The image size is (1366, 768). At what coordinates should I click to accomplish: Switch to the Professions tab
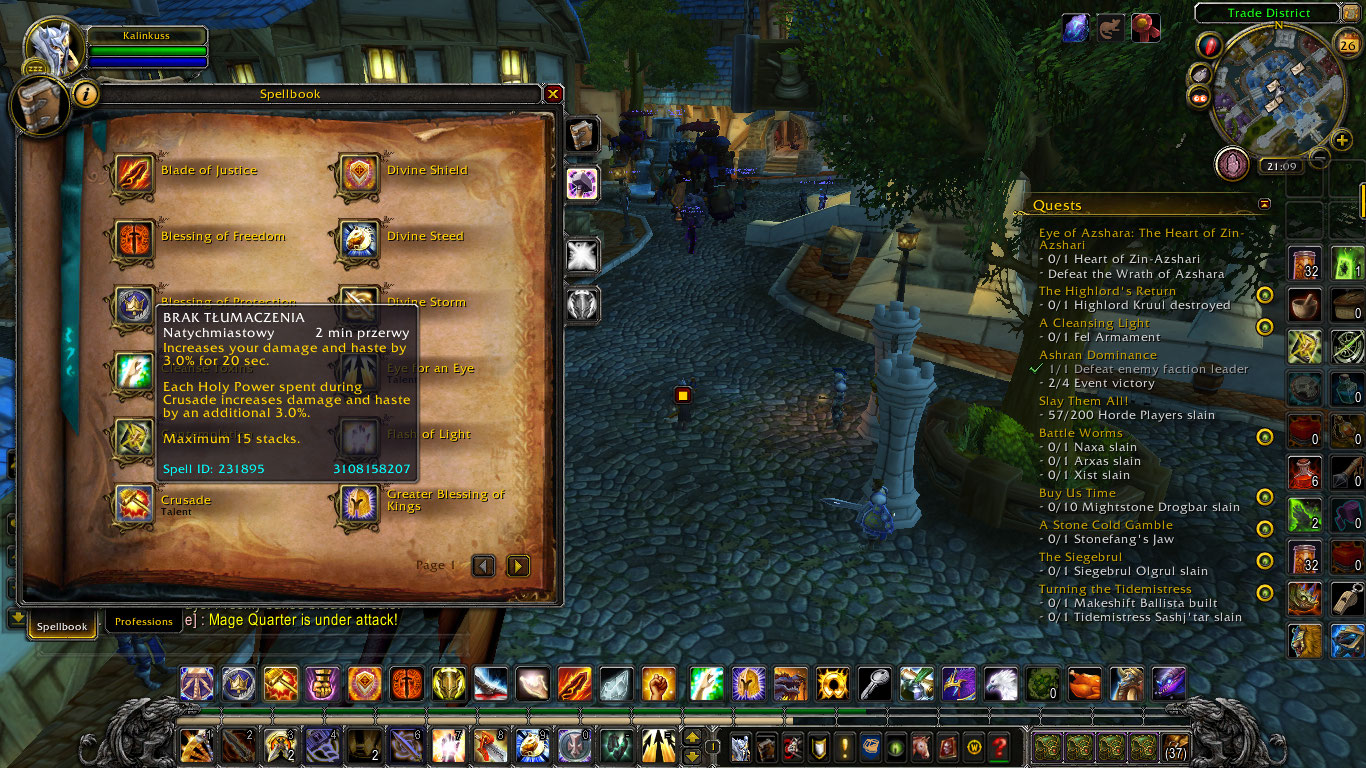(x=143, y=621)
